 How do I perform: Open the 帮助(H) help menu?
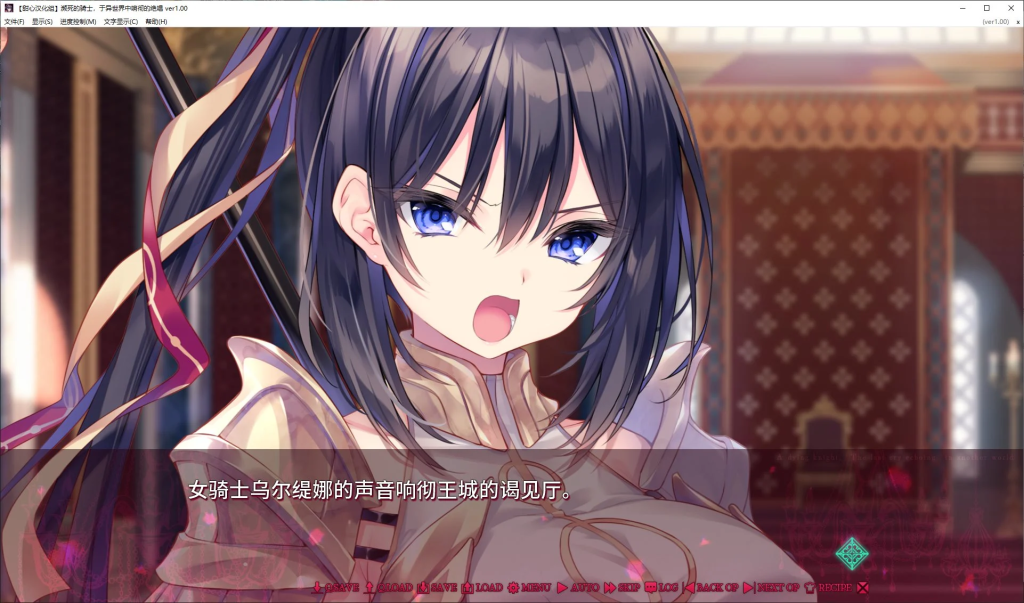[x=156, y=21]
